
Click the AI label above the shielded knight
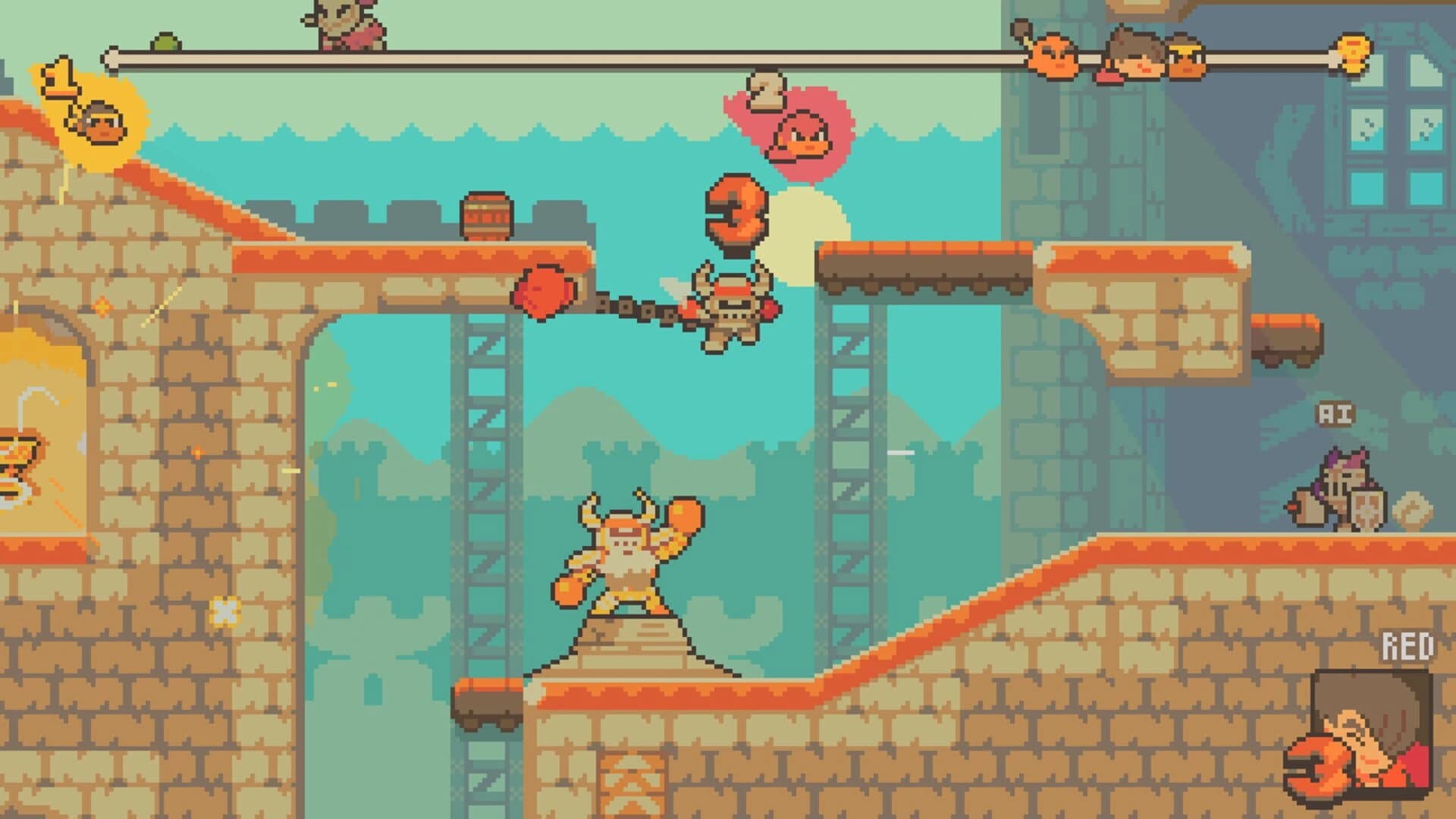tap(1338, 416)
